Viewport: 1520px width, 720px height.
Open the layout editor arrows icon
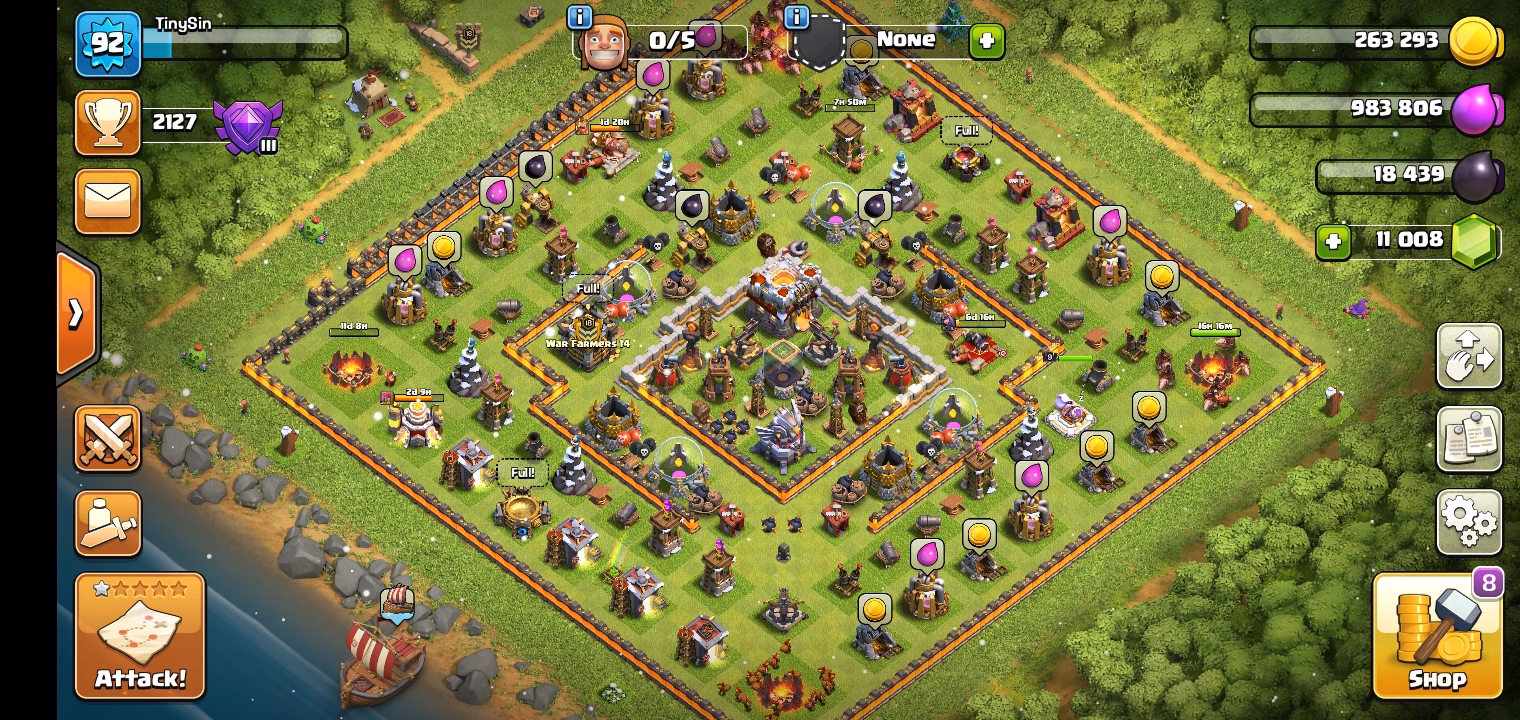[1468, 357]
